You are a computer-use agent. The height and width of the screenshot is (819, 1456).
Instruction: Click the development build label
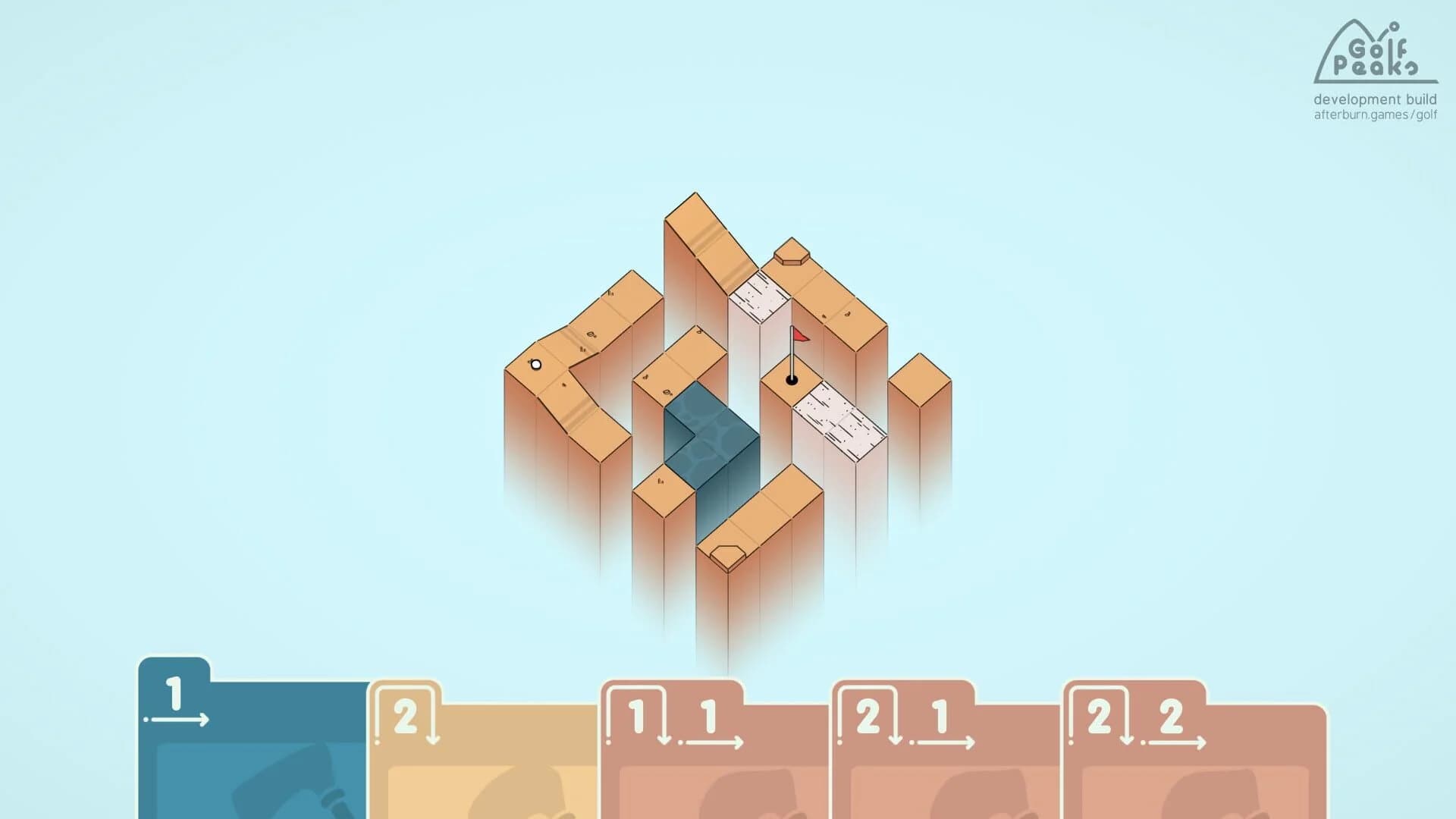[1373, 99]
